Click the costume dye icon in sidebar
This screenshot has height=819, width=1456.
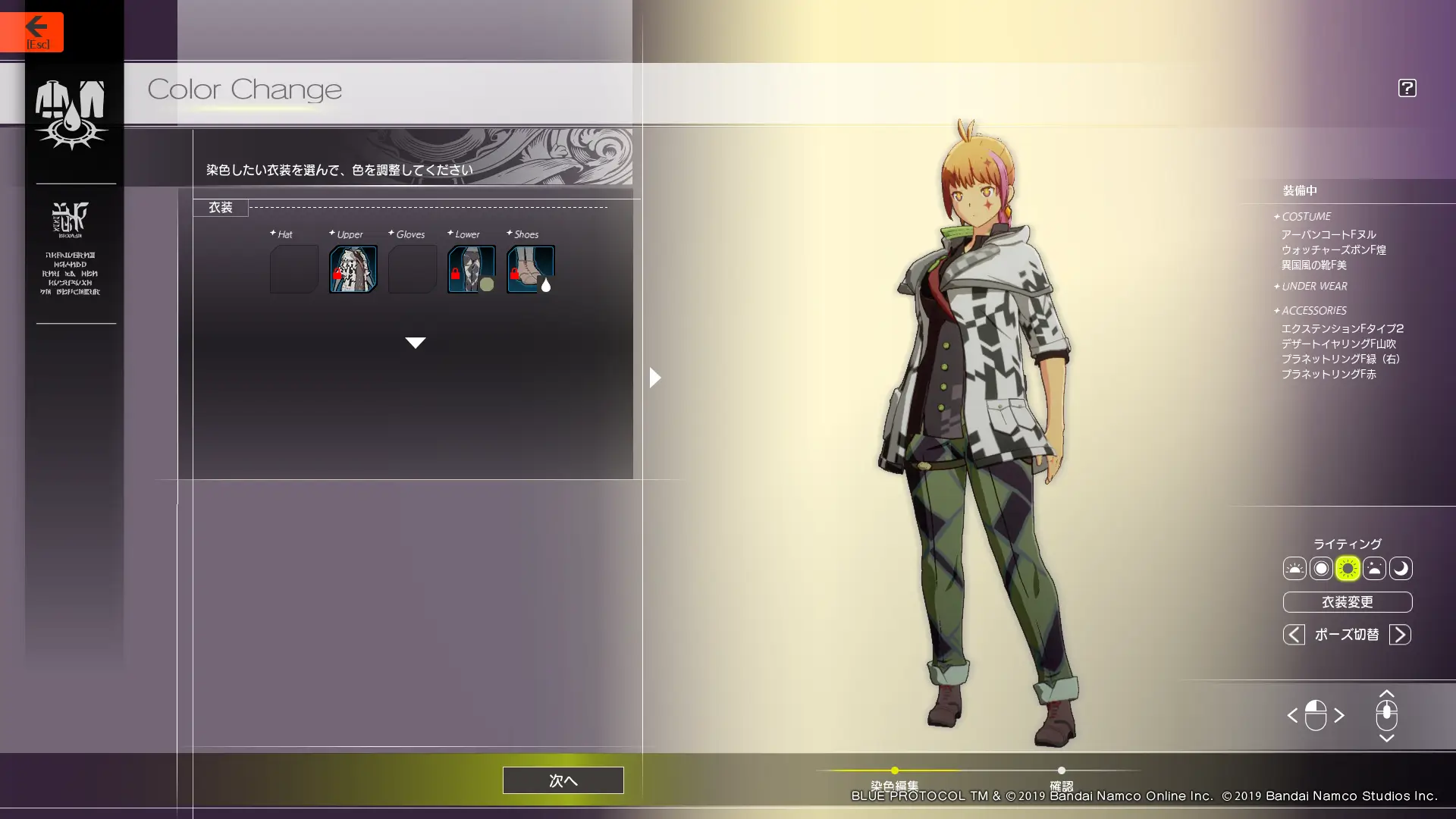[71, 114]
